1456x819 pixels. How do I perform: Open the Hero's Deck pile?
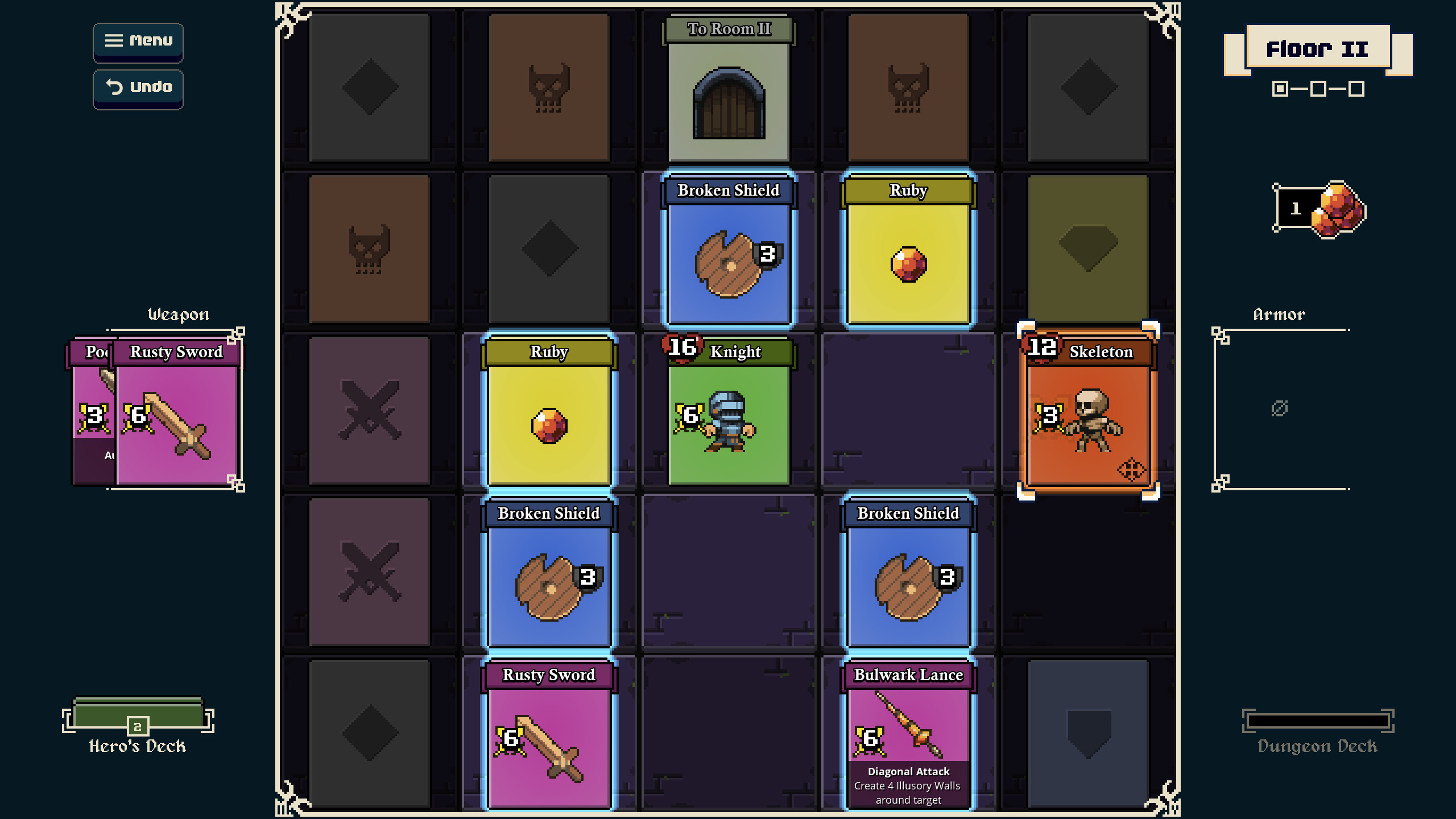(x=138, y=719)
